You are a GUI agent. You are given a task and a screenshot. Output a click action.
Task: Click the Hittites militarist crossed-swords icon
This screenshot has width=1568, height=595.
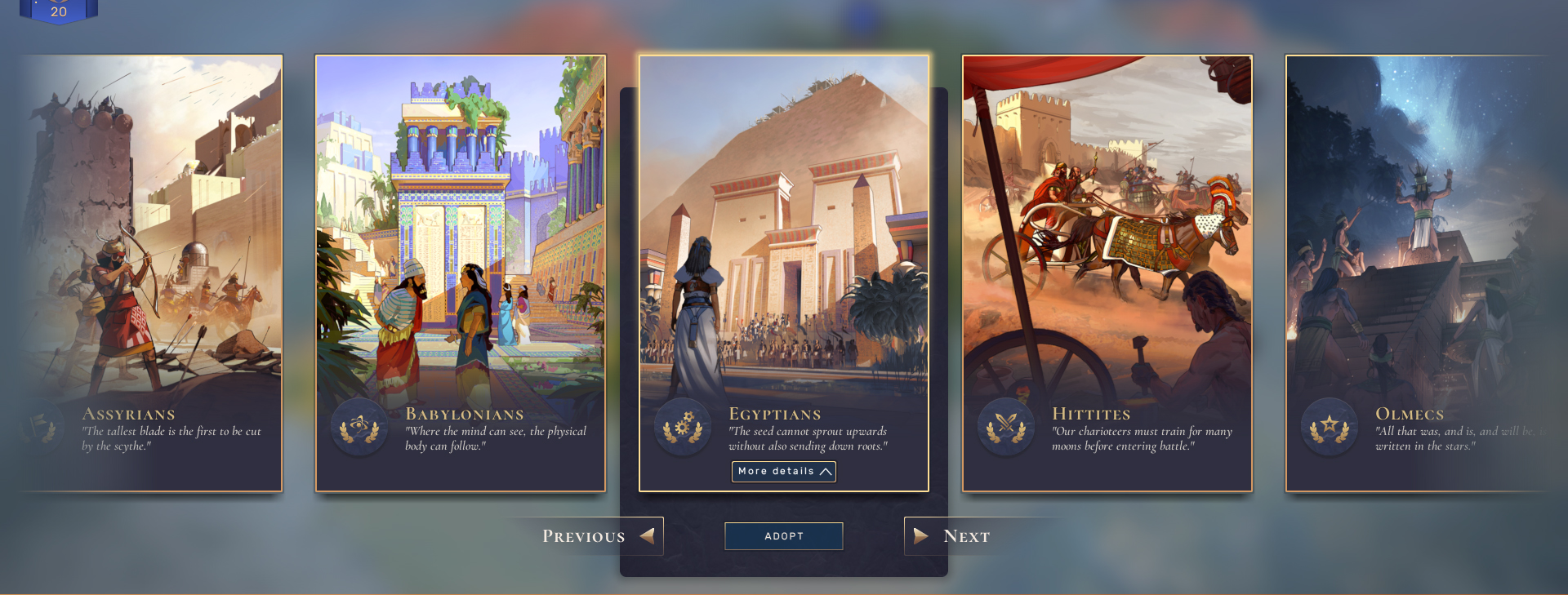coord(1006,427)
